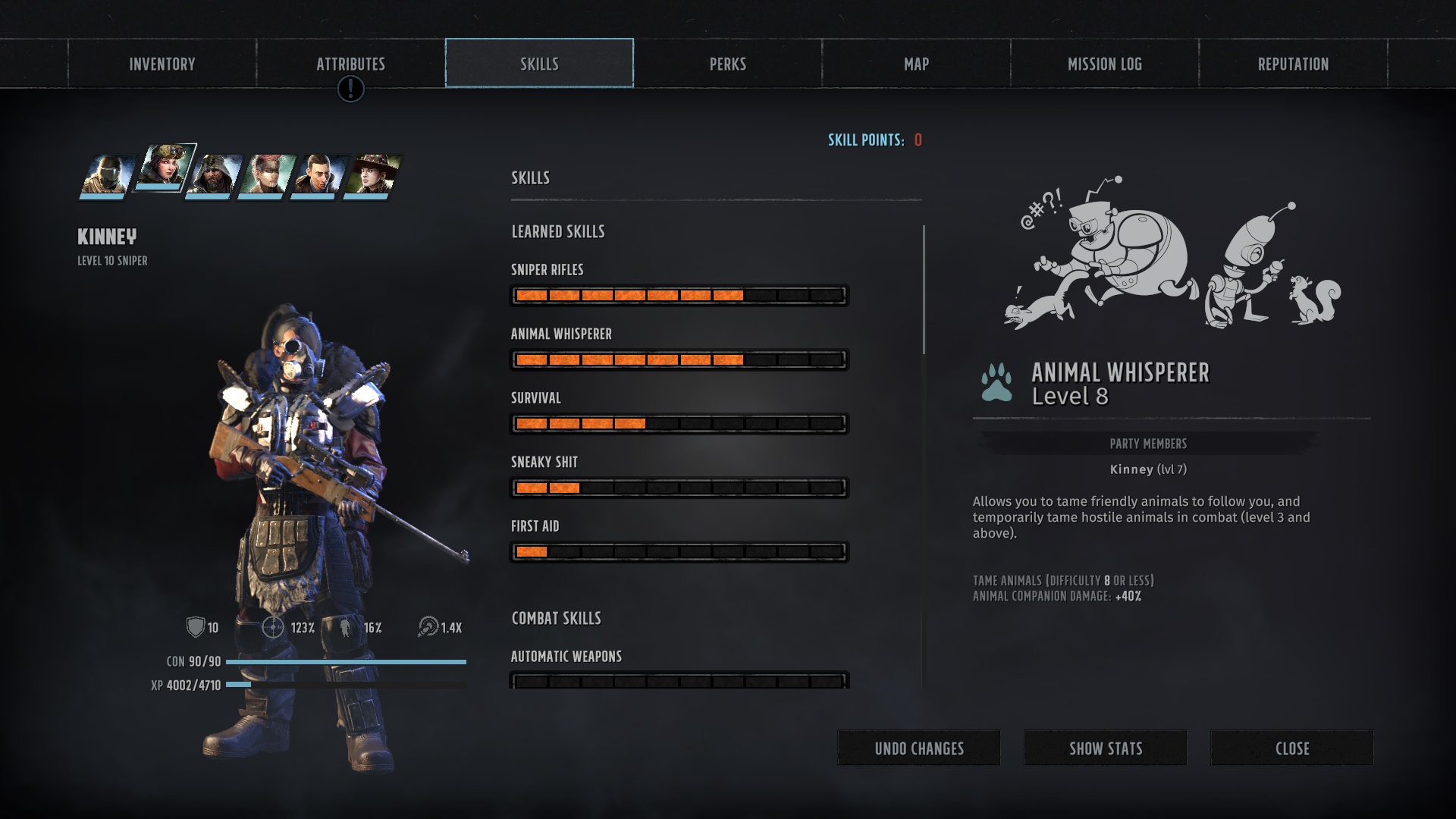Undo changes to skill points
1456x819 pixels.
(x=919, y=748)
